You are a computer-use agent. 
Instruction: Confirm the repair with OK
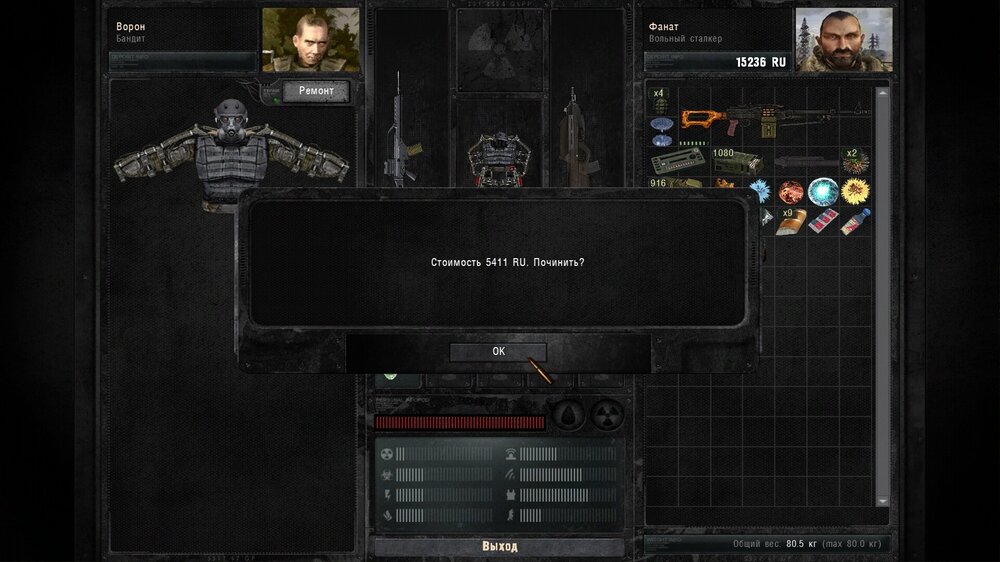498,352
